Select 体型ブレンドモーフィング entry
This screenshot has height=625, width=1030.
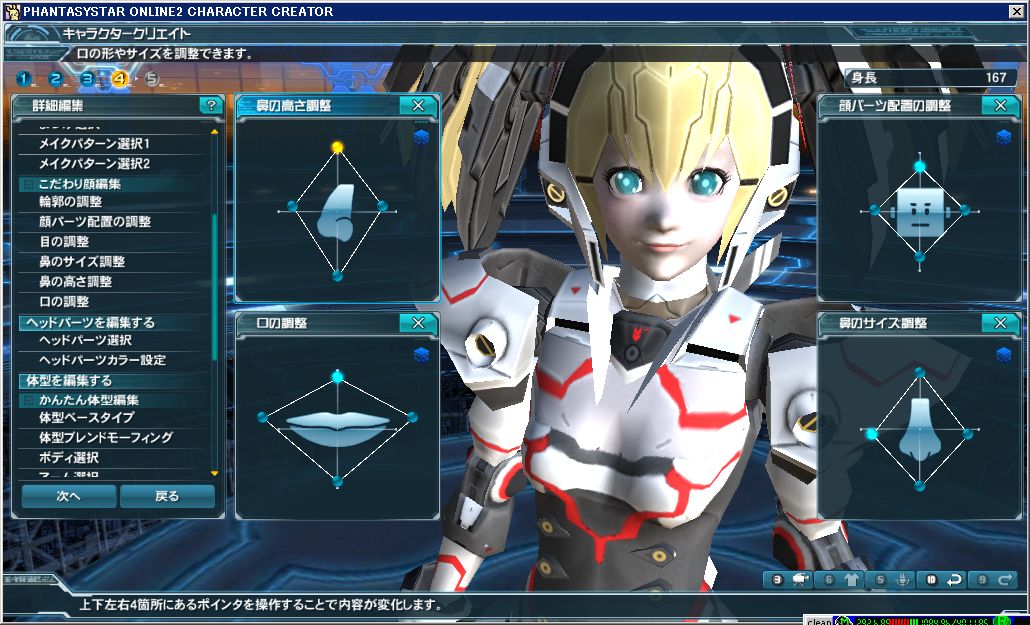[105, 438]
